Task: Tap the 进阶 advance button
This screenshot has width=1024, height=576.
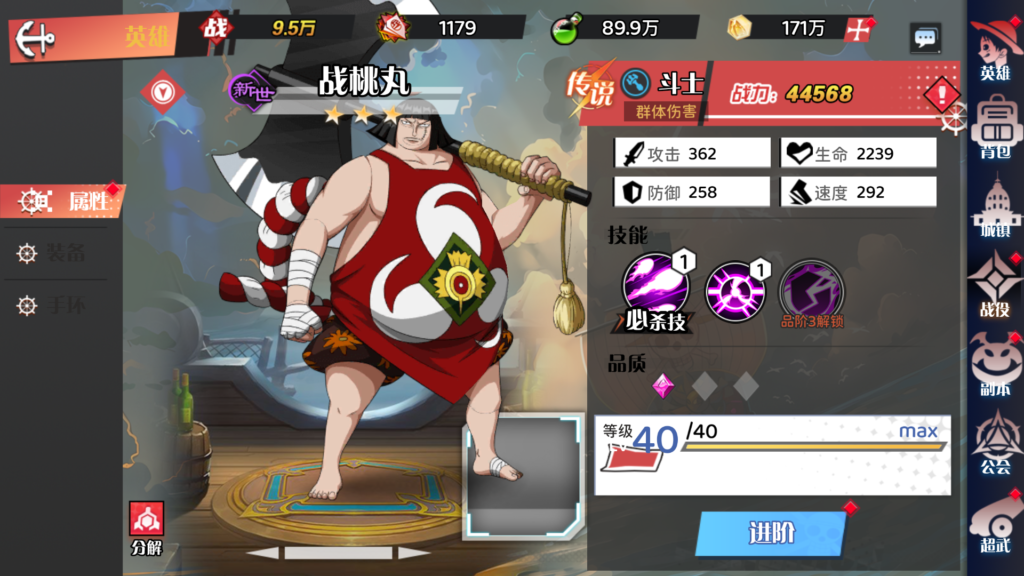Action: [x=771, y=533]
